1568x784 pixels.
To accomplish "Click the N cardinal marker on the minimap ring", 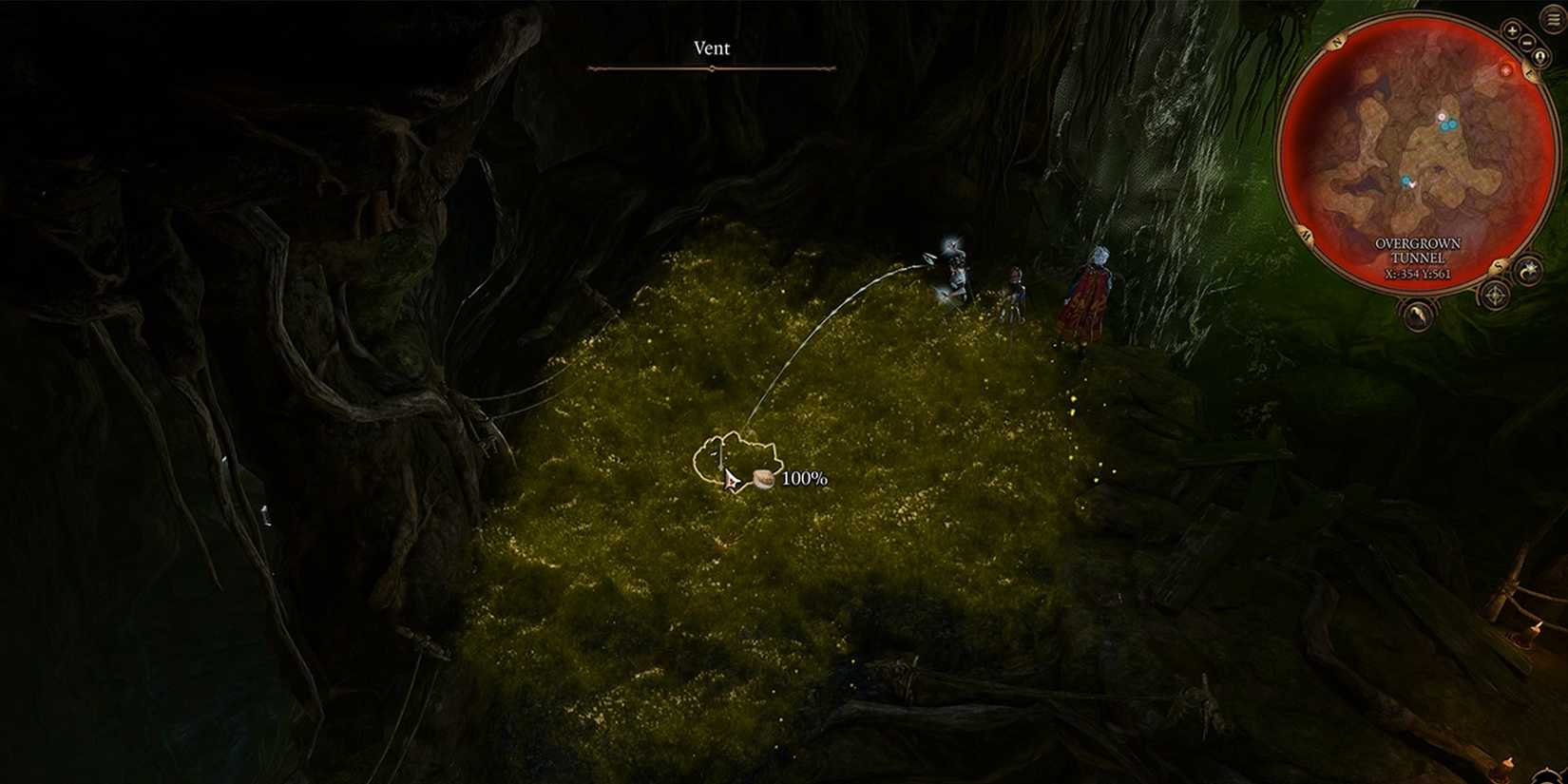I will tap(1336, 41).
